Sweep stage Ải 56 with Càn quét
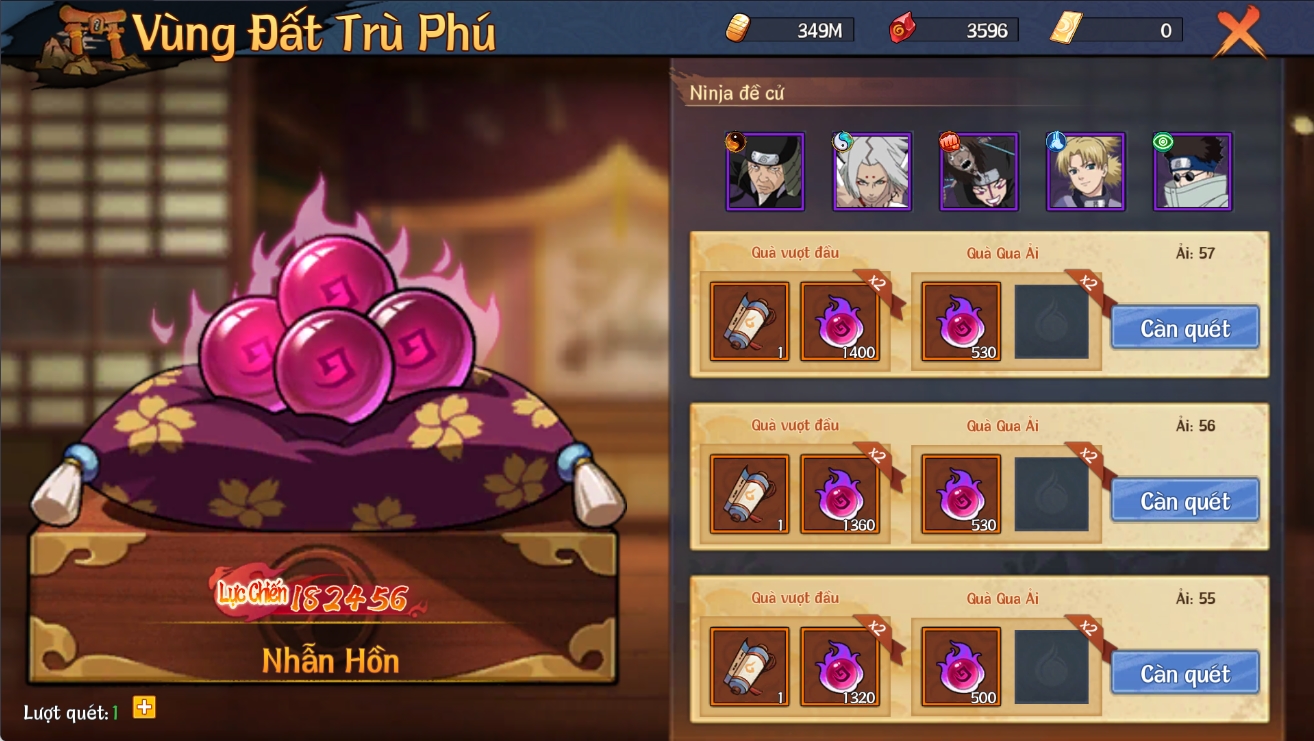This screenshot has width=1314, height=741. (x=1185, y=501)
